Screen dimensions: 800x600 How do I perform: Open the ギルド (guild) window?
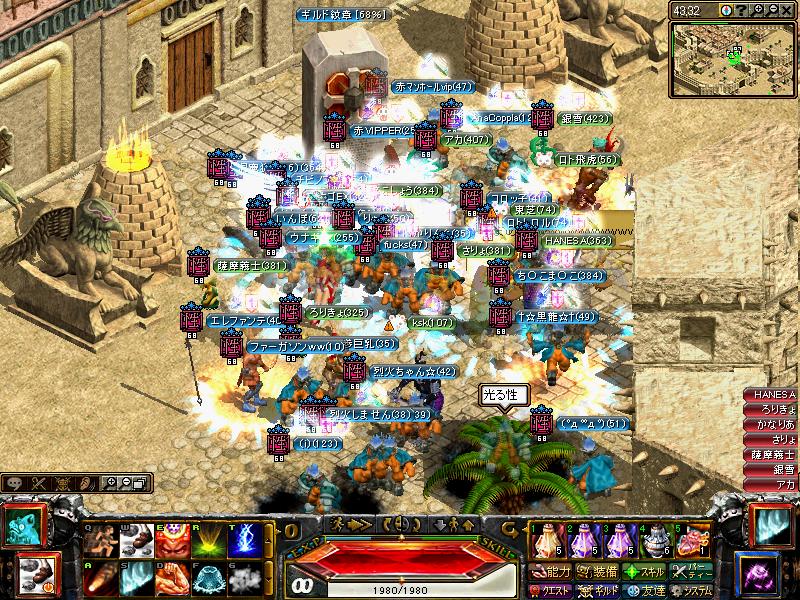coord(599,590)
